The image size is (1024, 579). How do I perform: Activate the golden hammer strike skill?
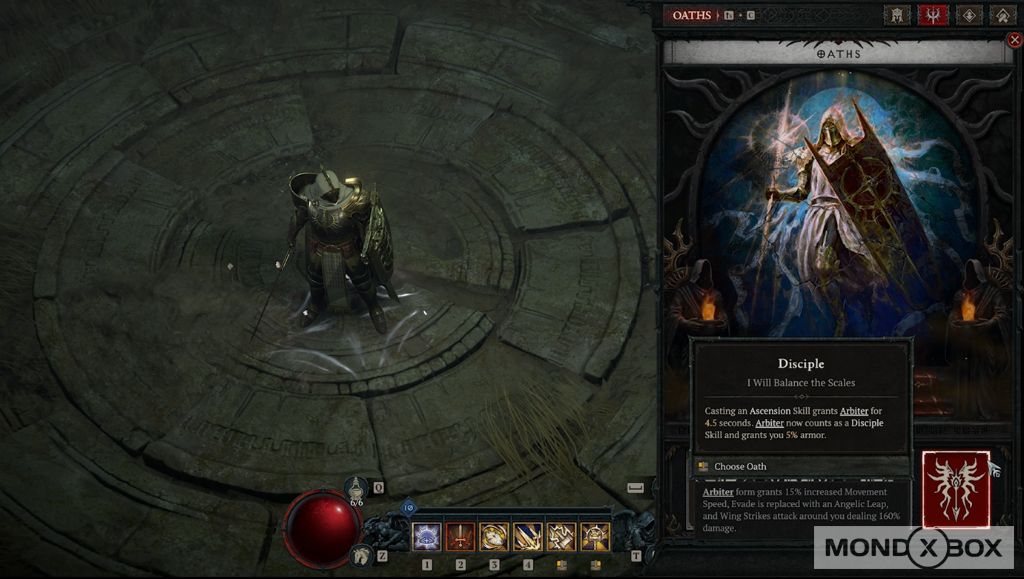562,537
